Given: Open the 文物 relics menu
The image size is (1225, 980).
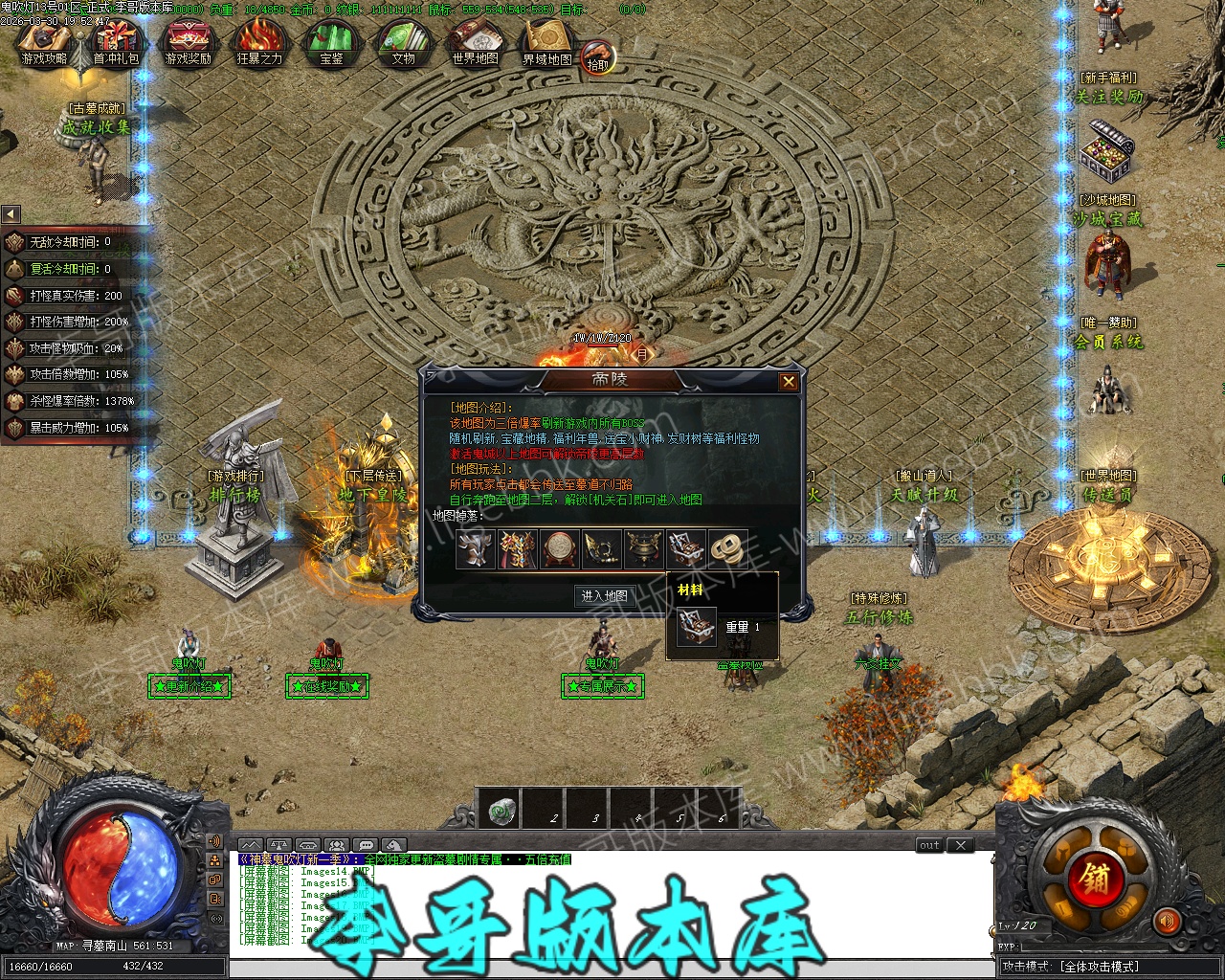Looking at the screenshot, I should coord(403,44).
